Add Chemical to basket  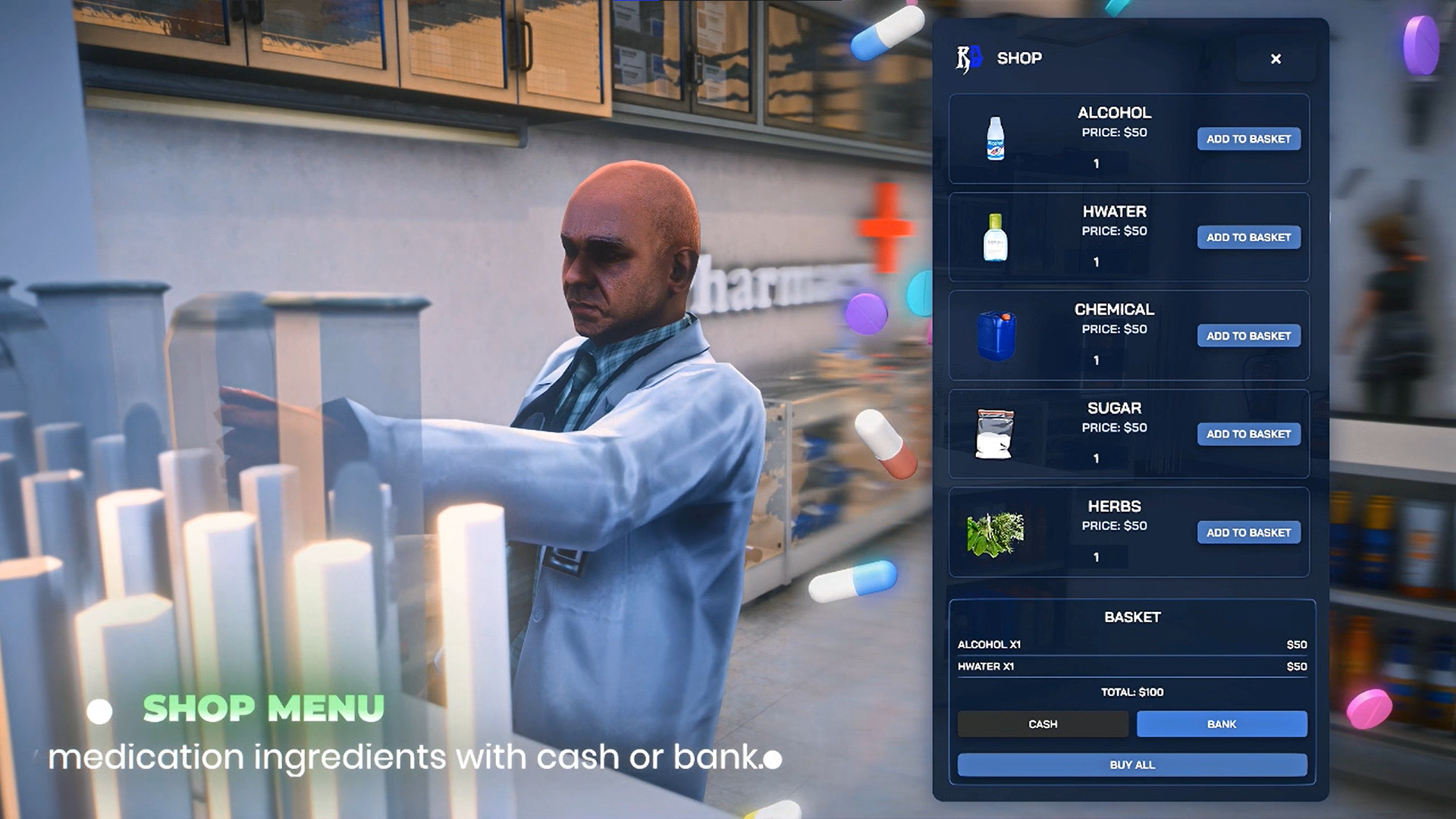1248,336
